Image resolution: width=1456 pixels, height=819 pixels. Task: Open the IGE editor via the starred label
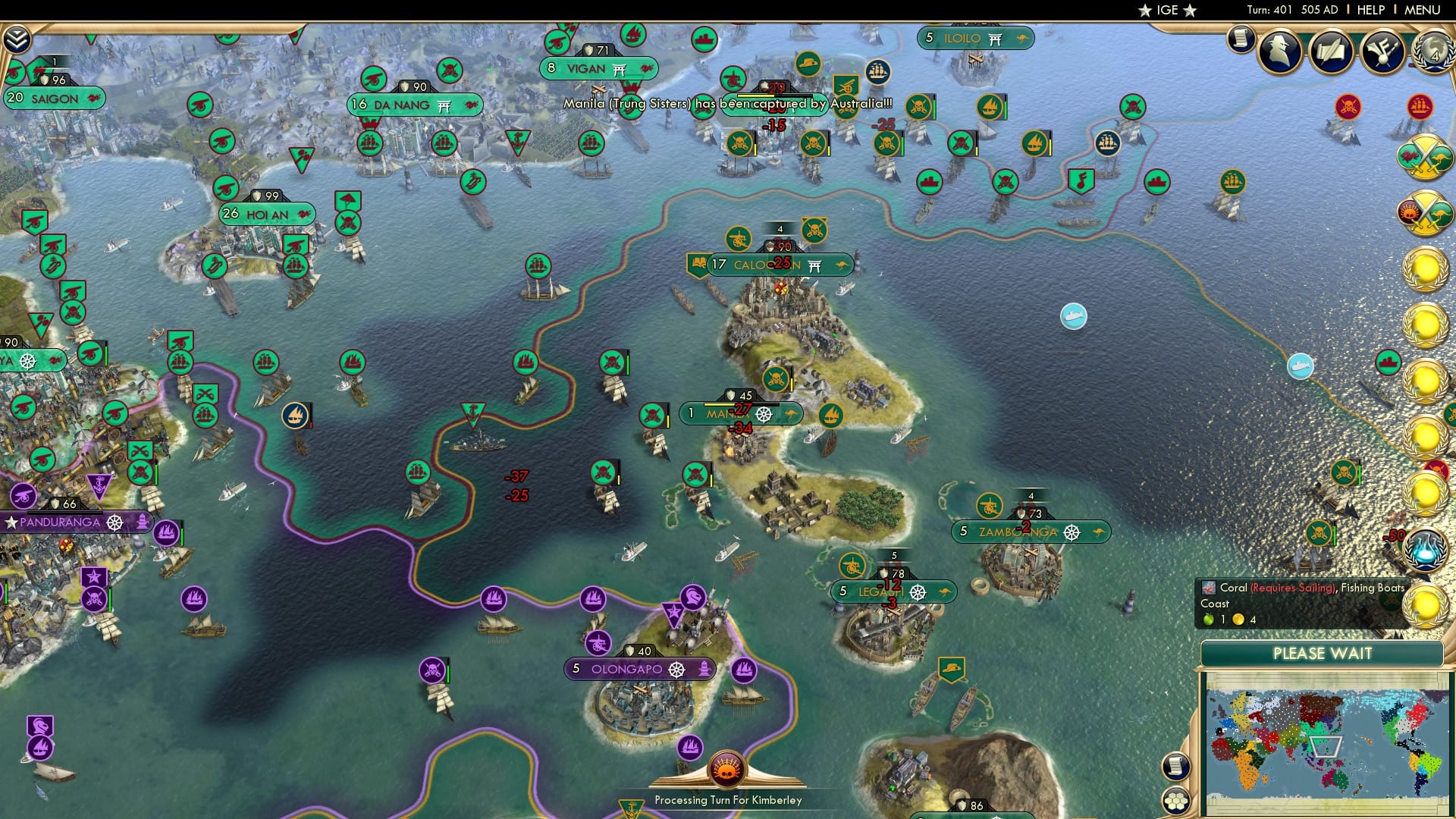coord(1168,10)
